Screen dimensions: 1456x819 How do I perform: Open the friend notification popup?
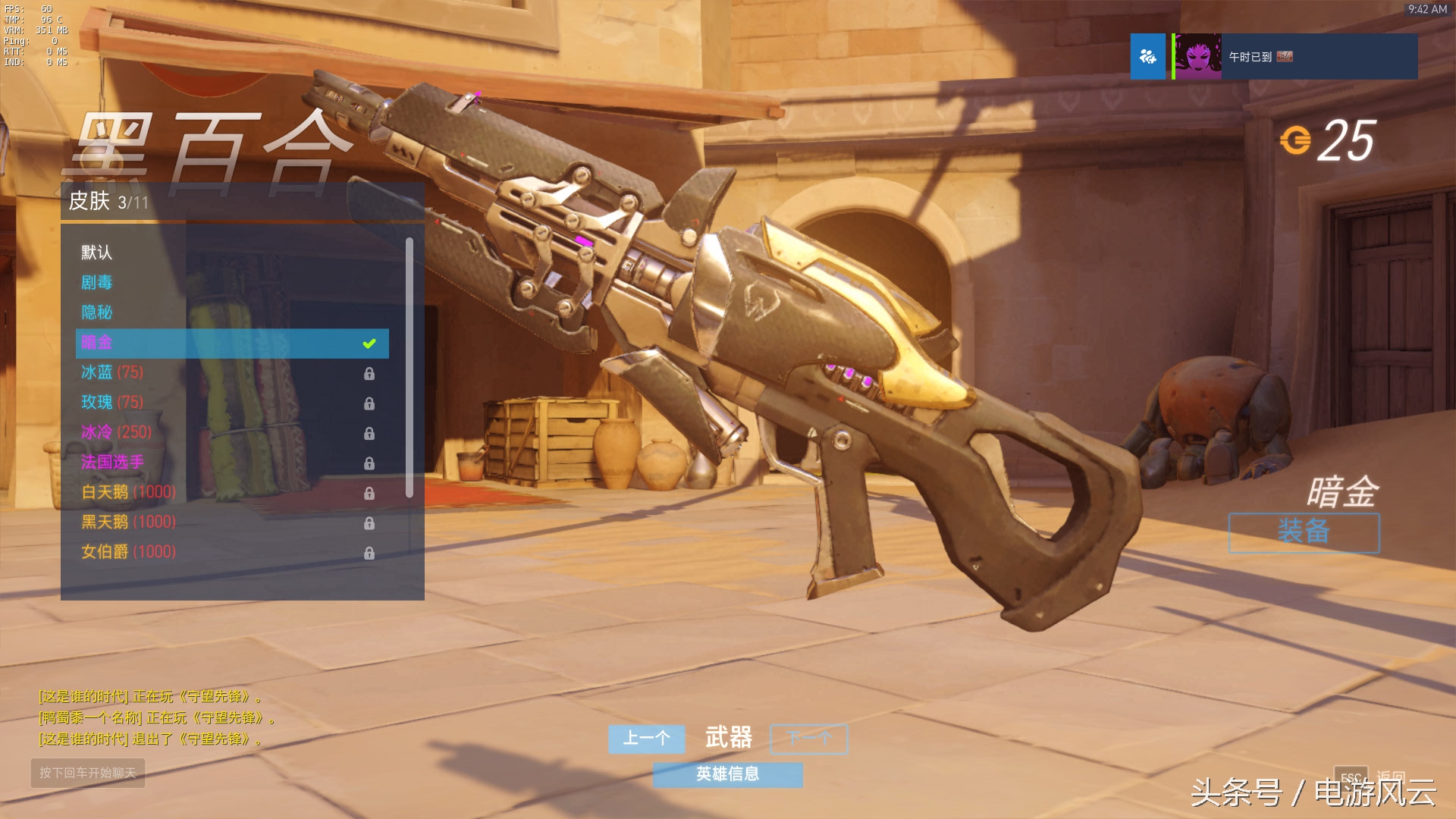click(1274, 57)
